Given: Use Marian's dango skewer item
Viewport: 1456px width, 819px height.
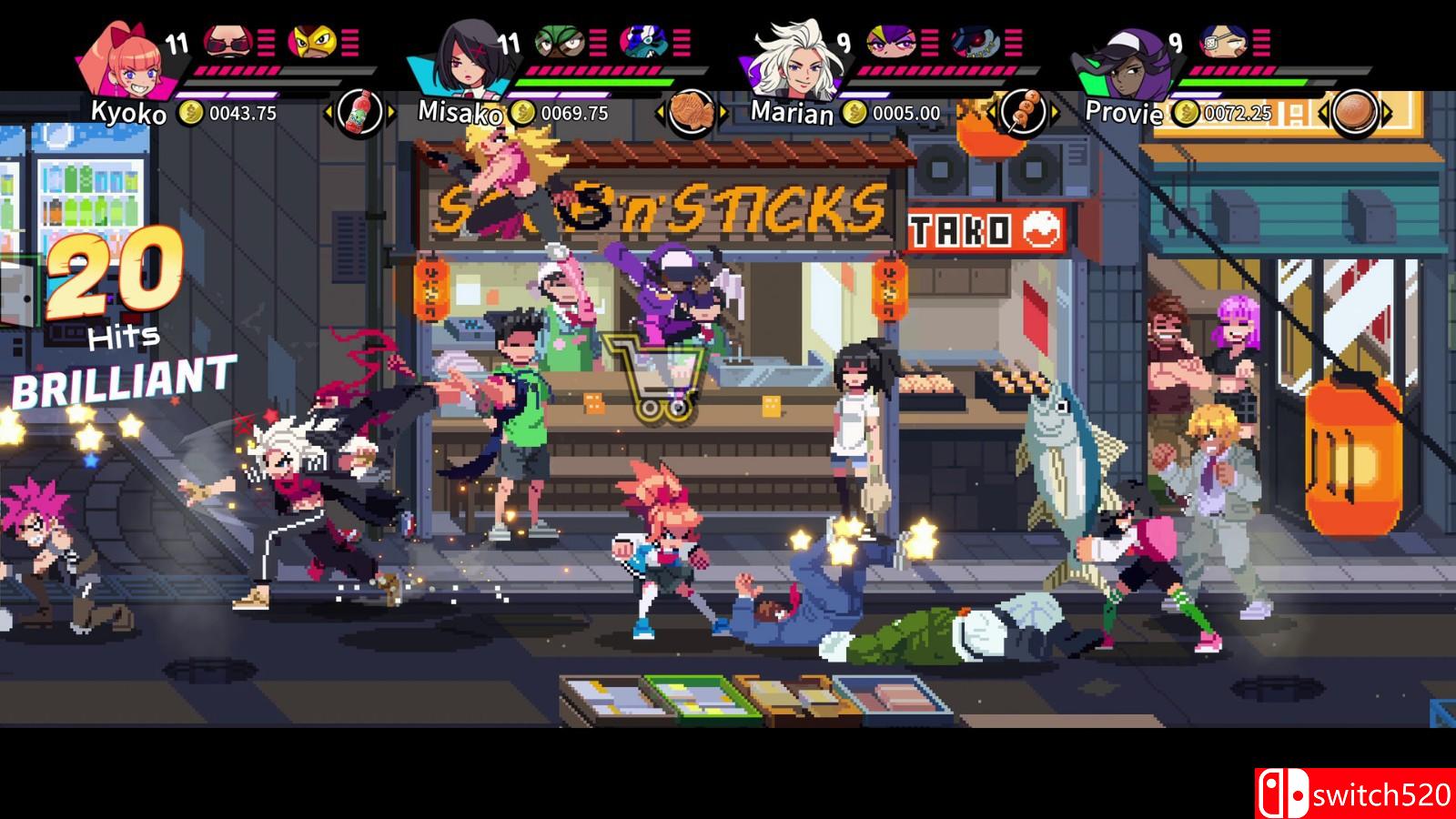Looking at the screenshot, I should (x=1024, y=113).
